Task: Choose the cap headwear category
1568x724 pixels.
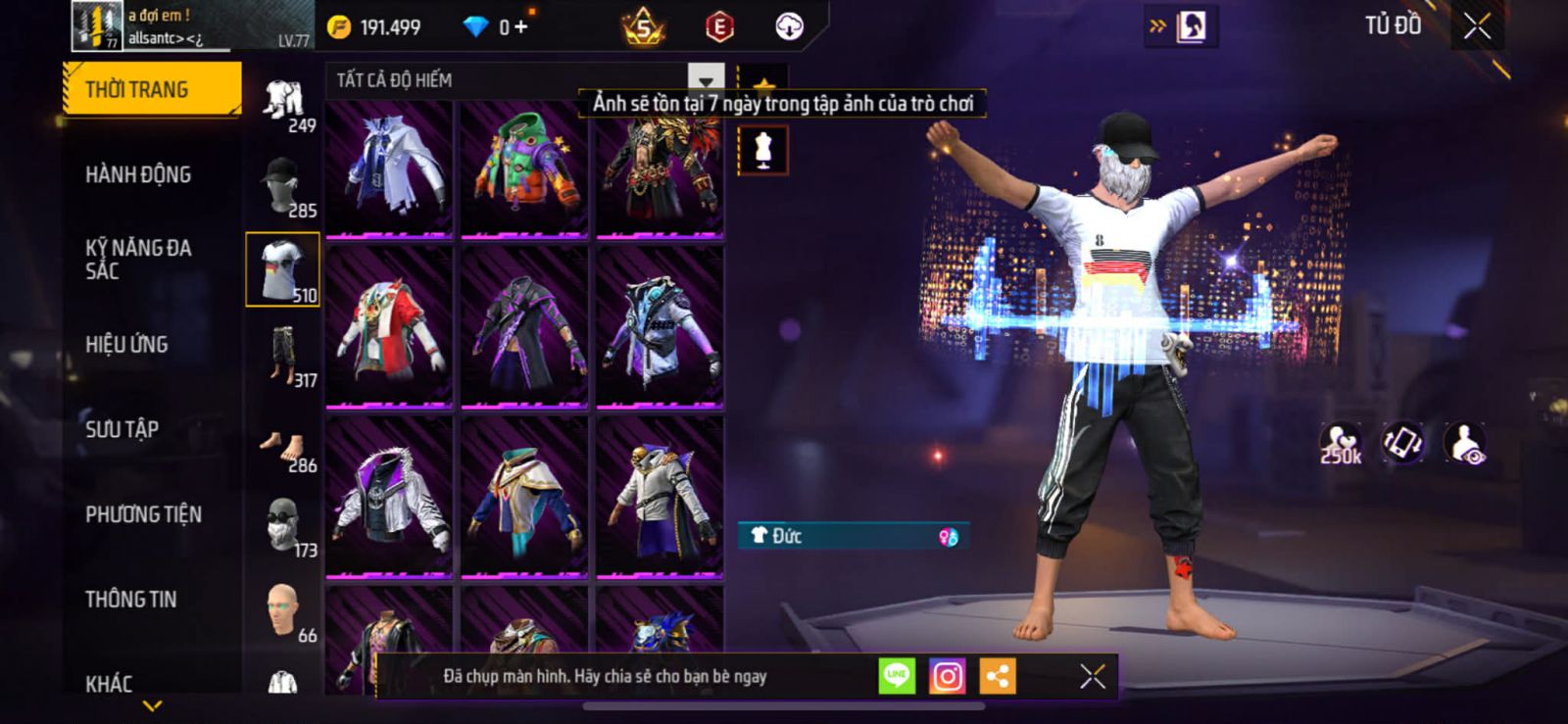Action: pos(282,185)
